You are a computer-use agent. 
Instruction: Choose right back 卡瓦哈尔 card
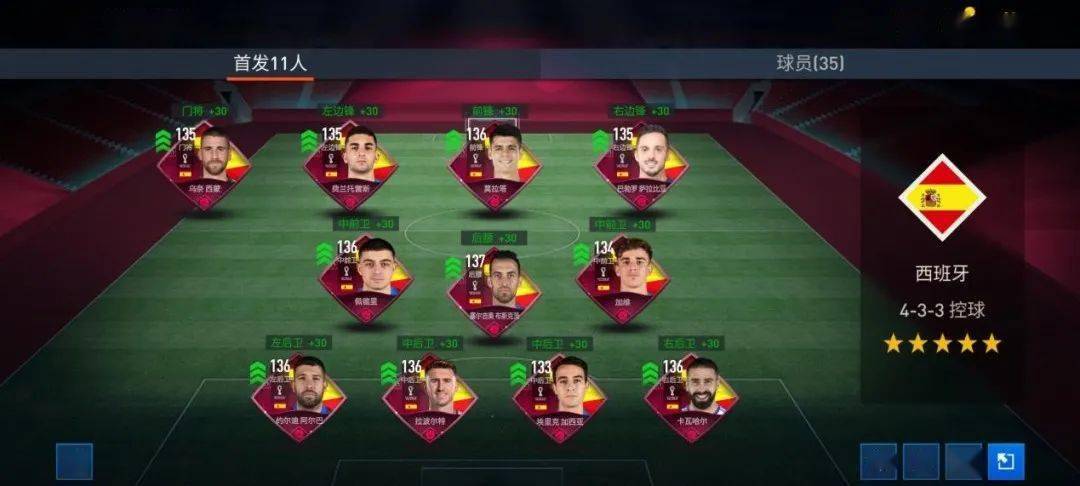[x=692, y=395]
